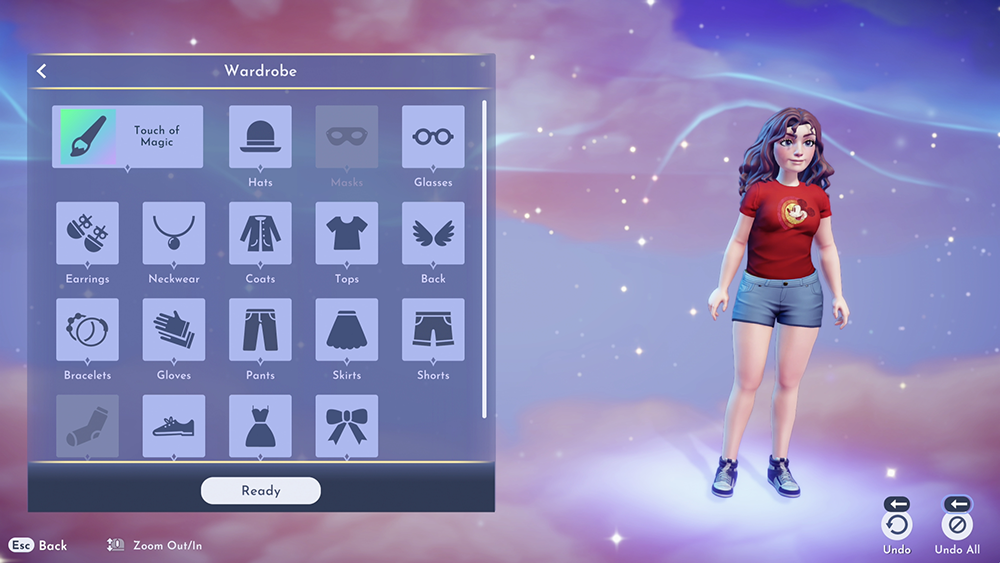This screenshot has width=1000, height=563.
Task: Open the Back accessories category
Action: pyautogui.click(x=433, y=233)
